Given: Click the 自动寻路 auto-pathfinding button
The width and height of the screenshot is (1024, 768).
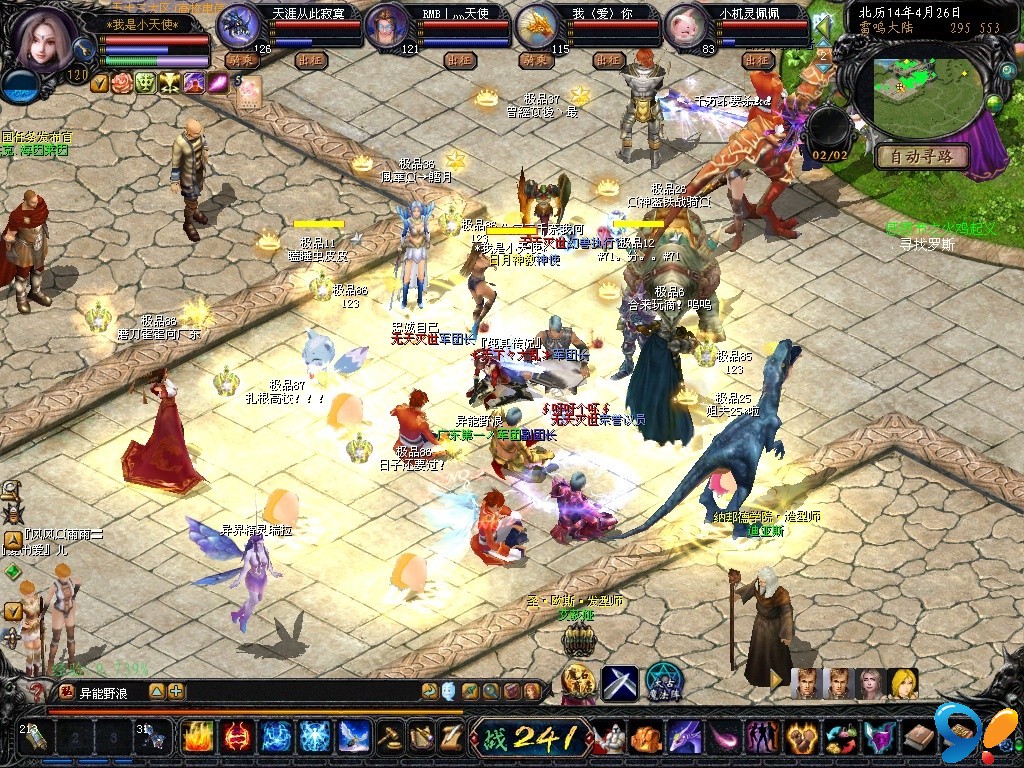Looking at the screenshot, I should 921,156.
